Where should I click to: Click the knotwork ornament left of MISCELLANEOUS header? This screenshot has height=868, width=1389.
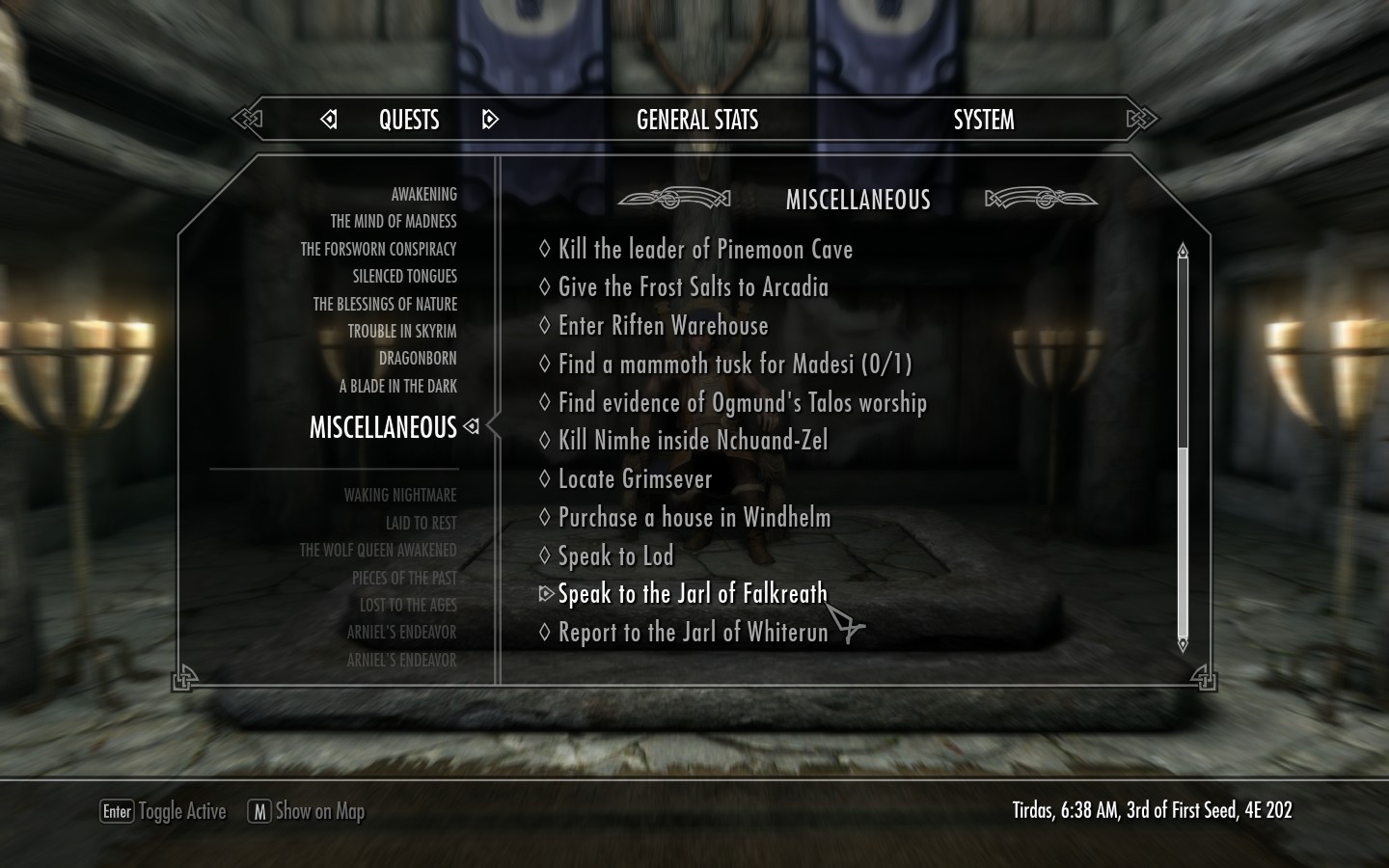click(672, 200)
